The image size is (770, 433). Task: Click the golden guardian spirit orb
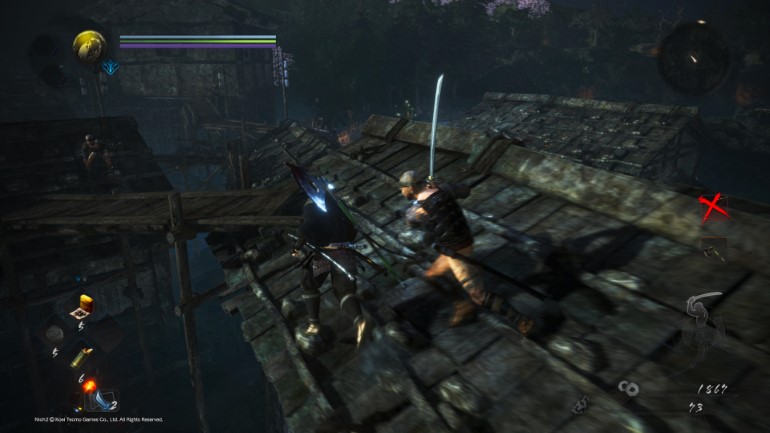[x=90, y=46]
